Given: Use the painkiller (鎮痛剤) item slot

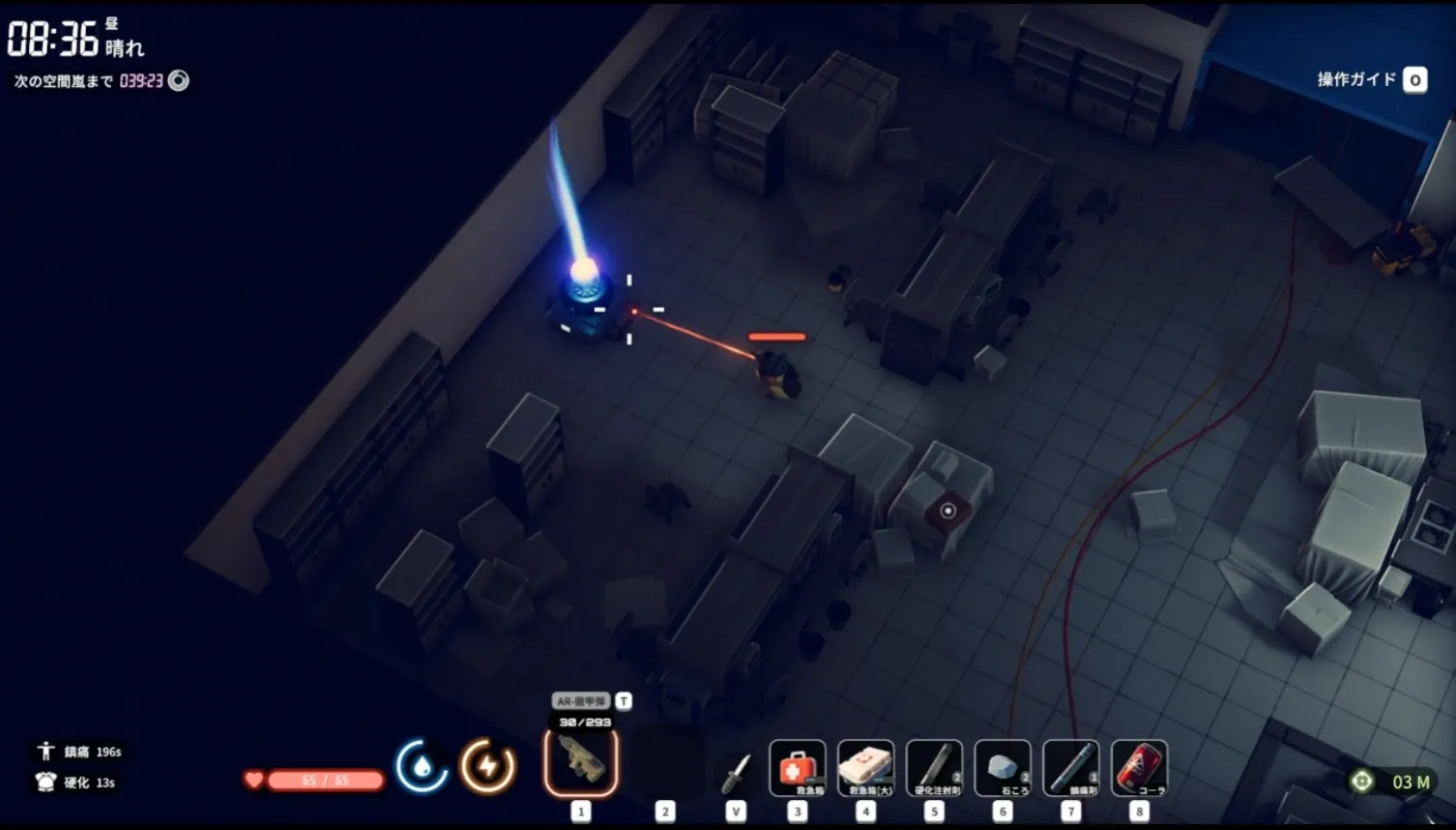Looking at the screenshot, I should click(x=1071, y=768).
